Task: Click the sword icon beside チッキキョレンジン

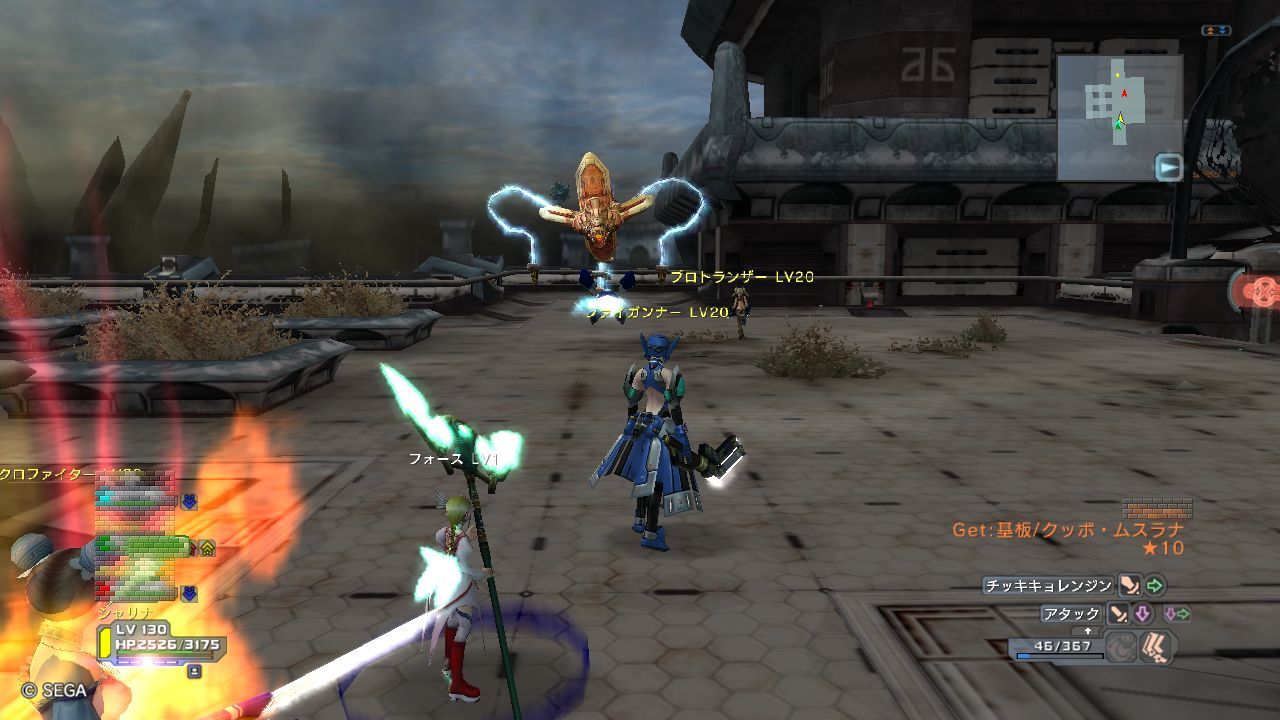Action: click(x=1129, y=586)
